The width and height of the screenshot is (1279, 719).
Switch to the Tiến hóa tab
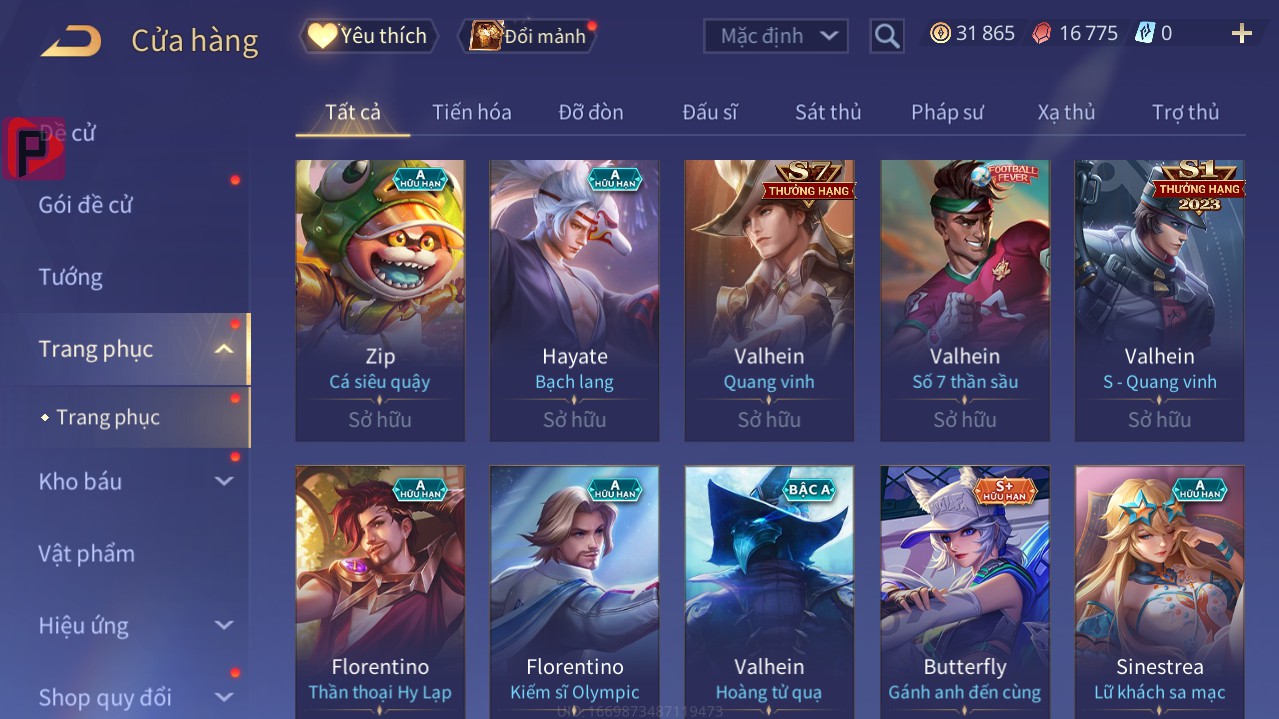(471, 112)
